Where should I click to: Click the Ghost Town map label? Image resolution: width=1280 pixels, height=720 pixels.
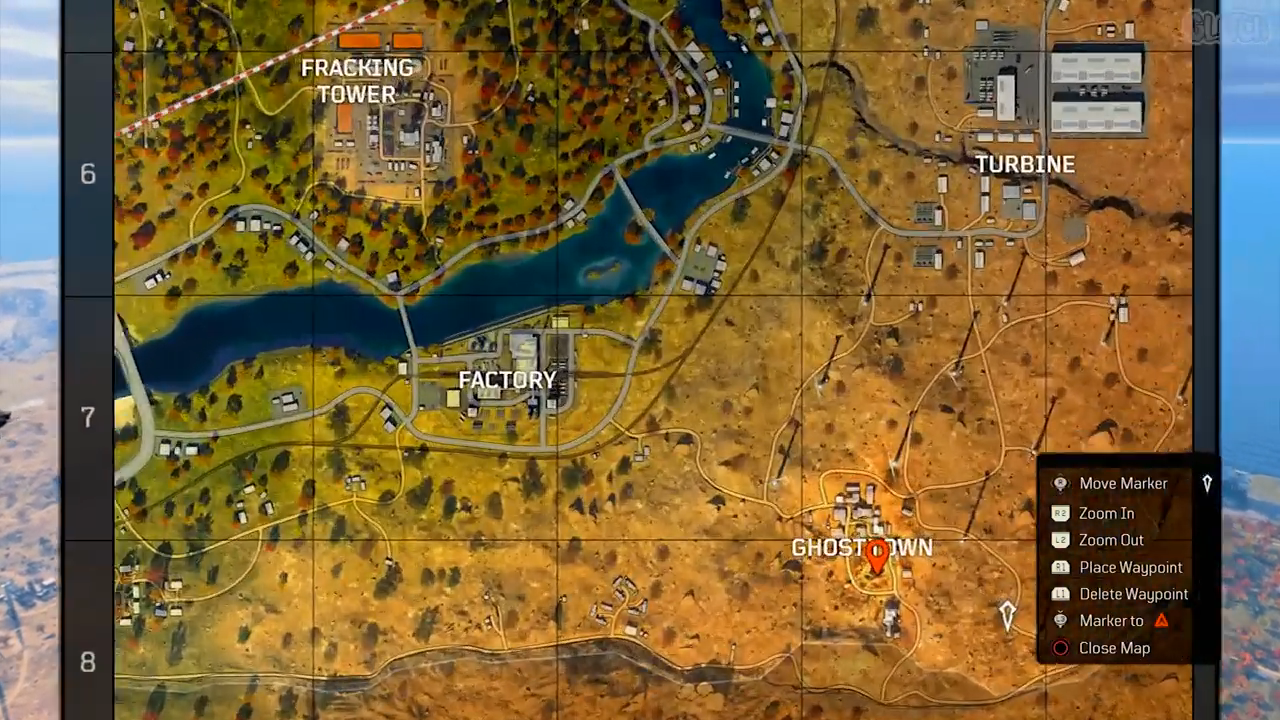tap(861, 547)
